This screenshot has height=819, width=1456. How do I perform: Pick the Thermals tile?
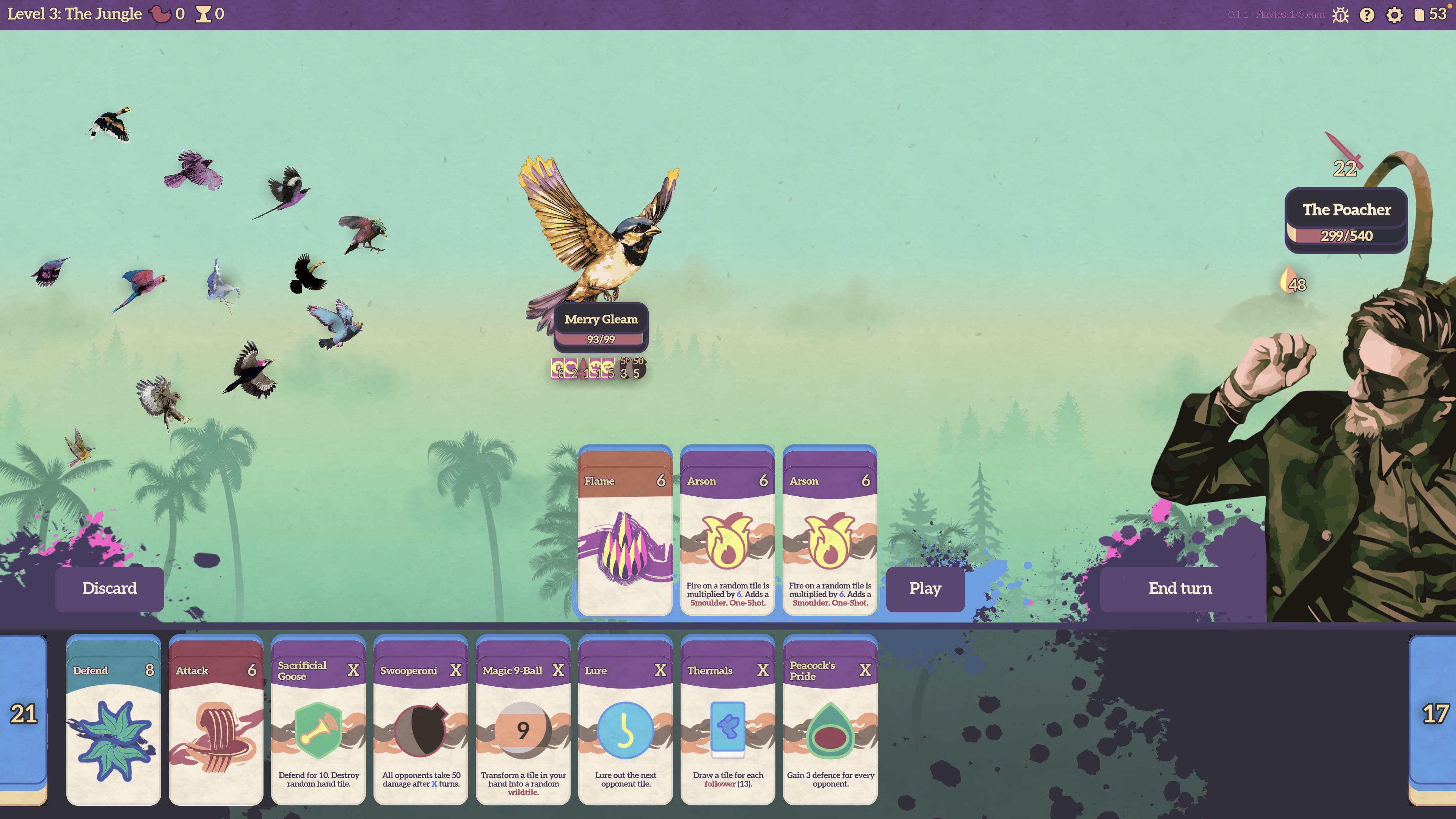pos(728,721)
